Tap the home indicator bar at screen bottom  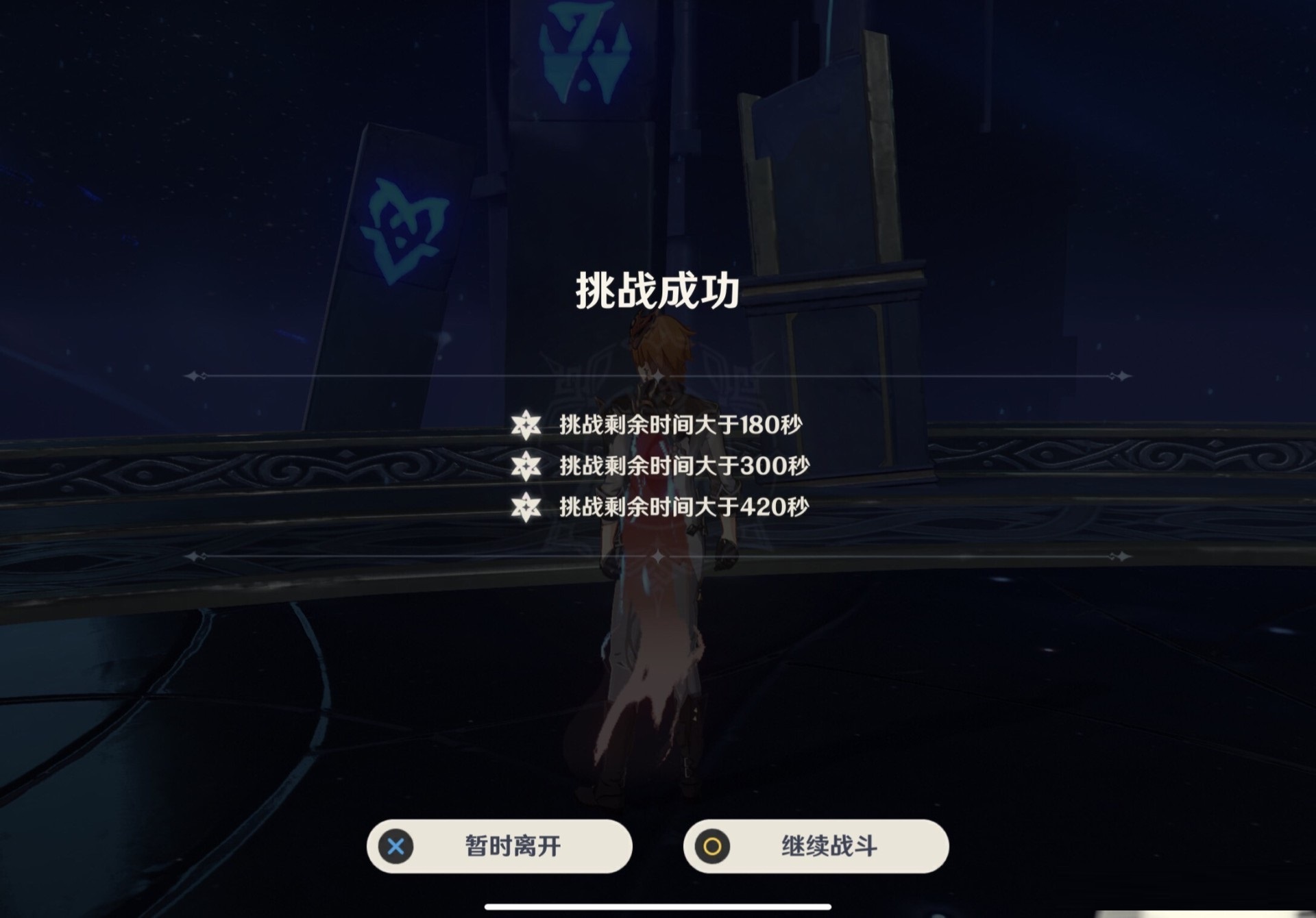pyautogui.click(x=658, y=904)
